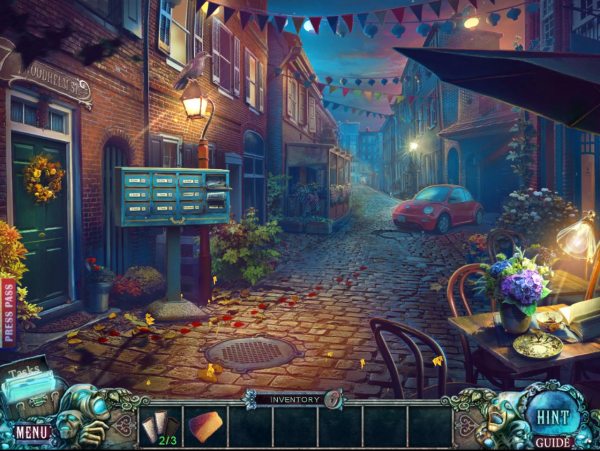Use the HINT button
The height and width of the screenshot is (451, 600).
tap(549, 414)
